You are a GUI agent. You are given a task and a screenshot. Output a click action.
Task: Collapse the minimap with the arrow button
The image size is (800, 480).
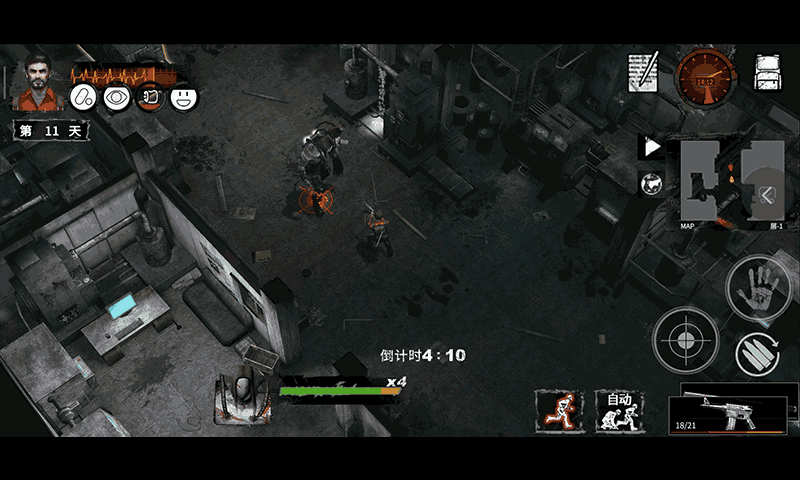[767, 195]
